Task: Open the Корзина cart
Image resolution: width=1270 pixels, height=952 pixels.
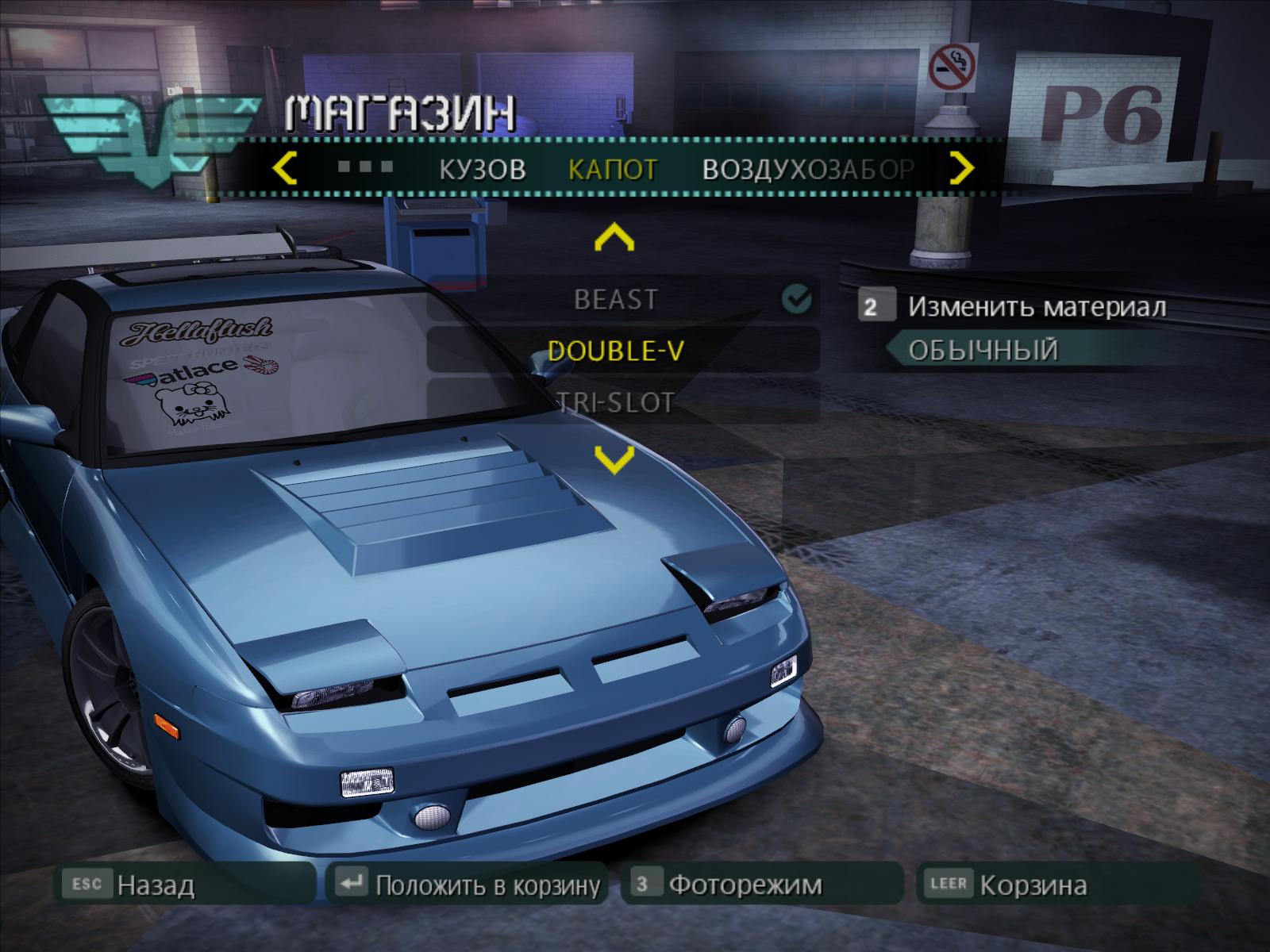Action: pos(1032,885)
